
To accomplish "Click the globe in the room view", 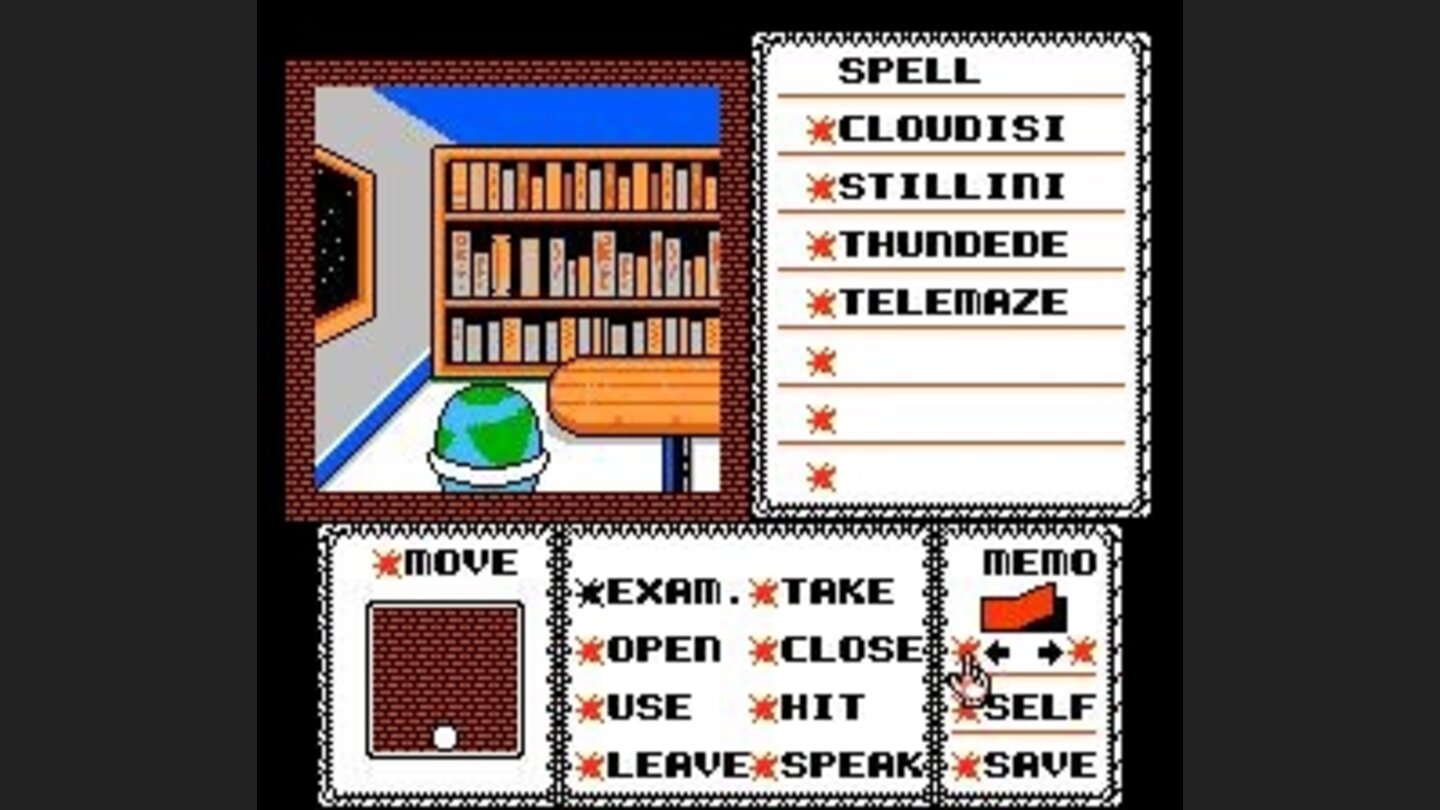I will [x=484, y=430].
